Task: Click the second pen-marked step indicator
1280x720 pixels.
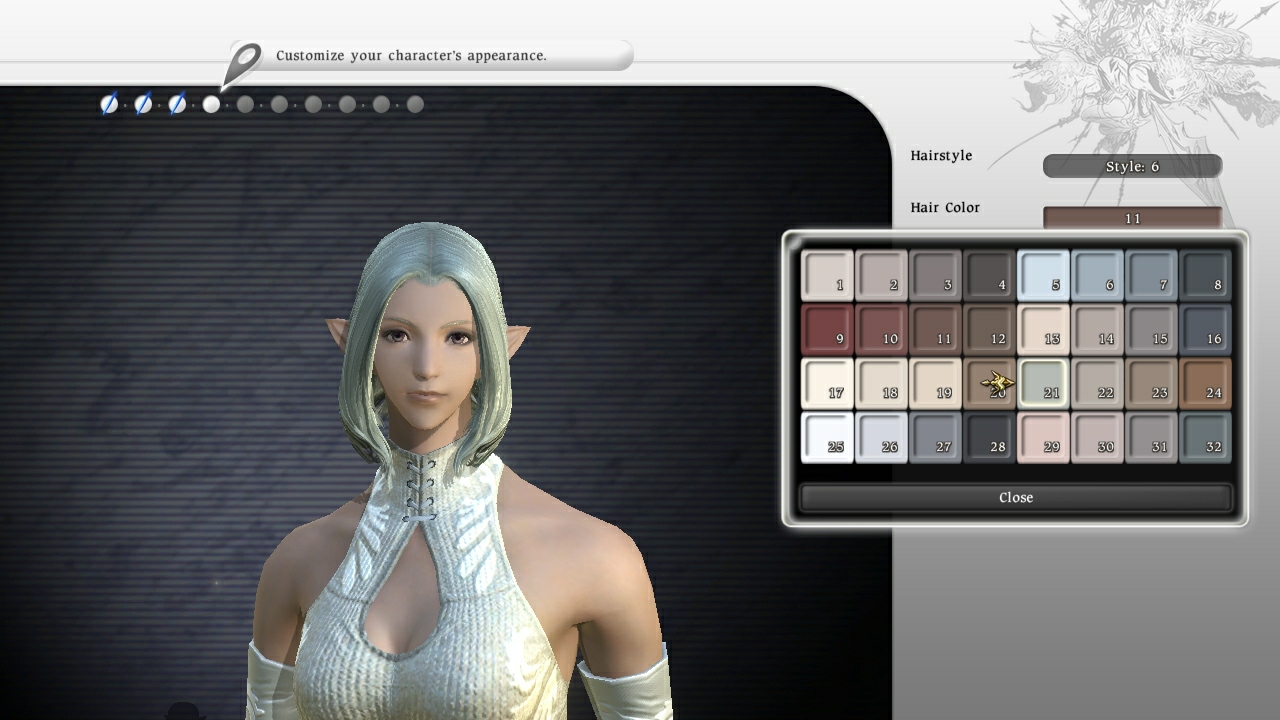Action: 143,104
